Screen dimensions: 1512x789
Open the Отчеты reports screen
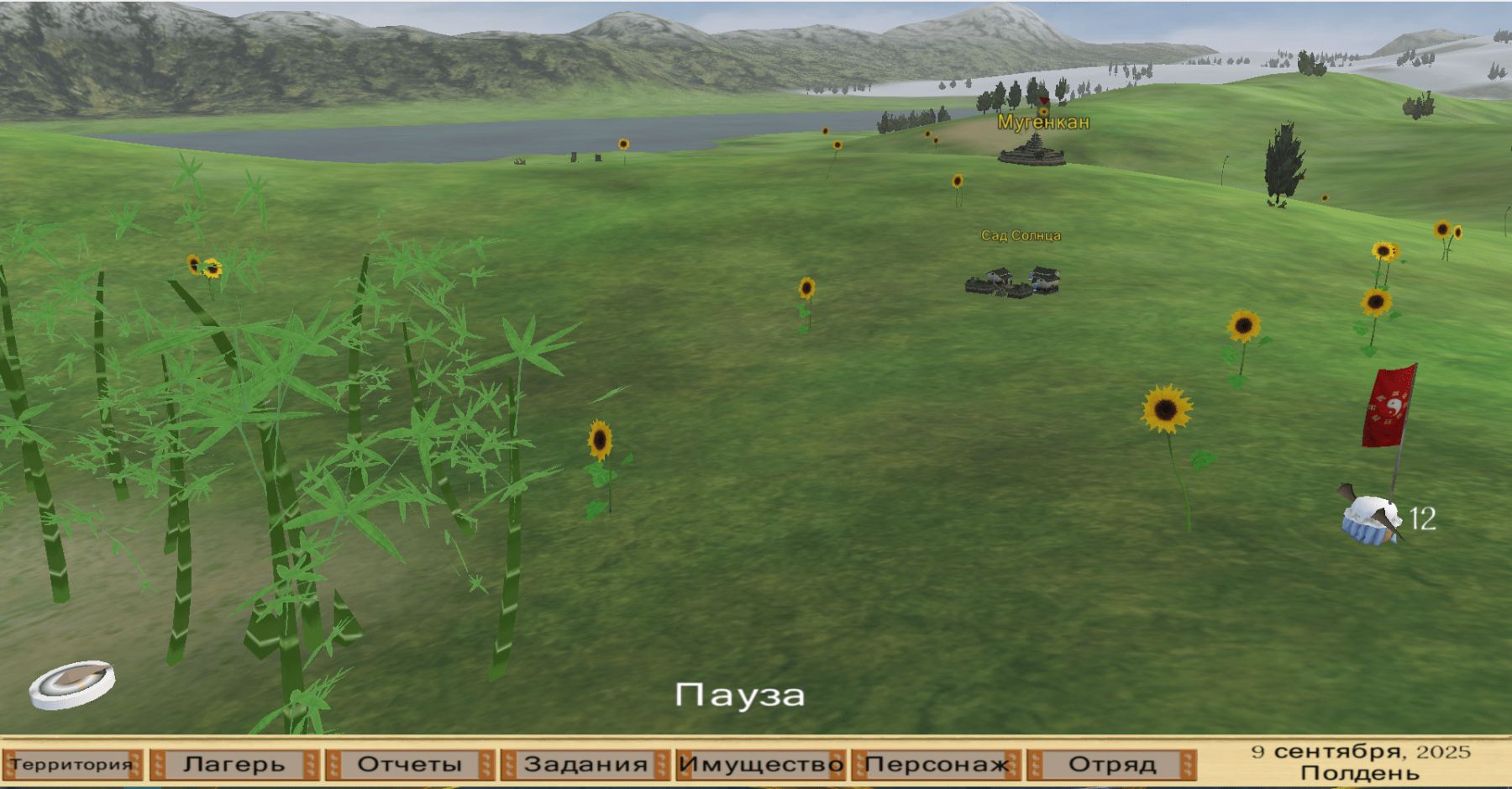coord(410,765)
